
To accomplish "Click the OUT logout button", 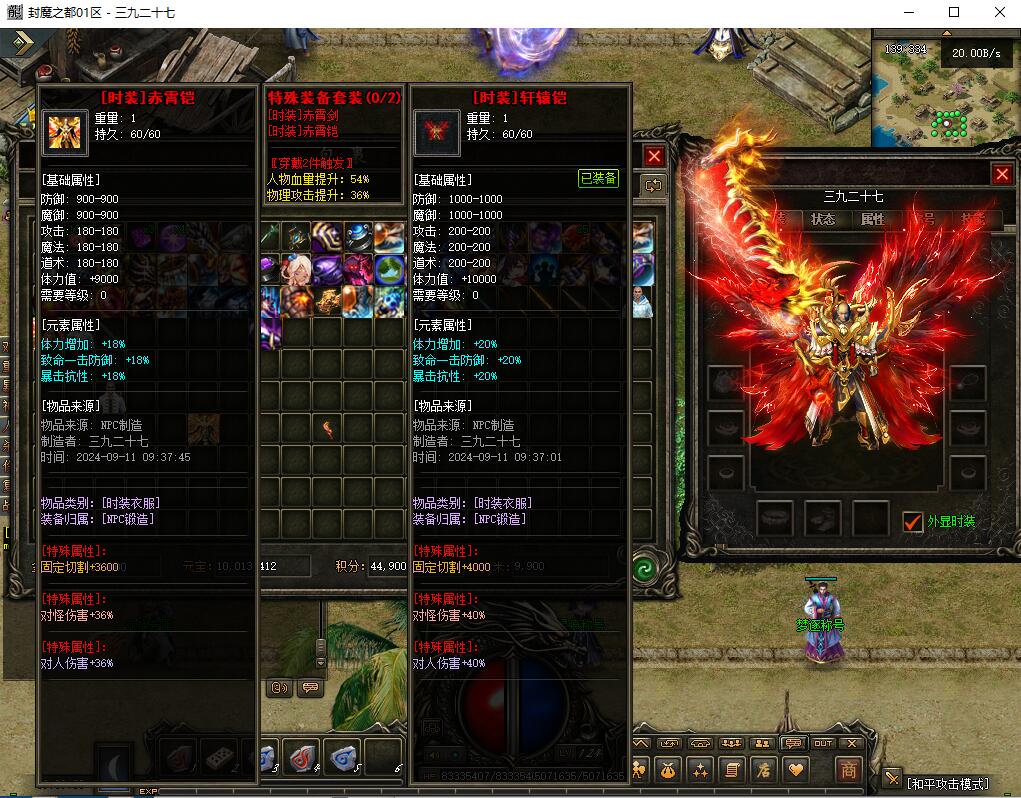I will pos(822,743).
